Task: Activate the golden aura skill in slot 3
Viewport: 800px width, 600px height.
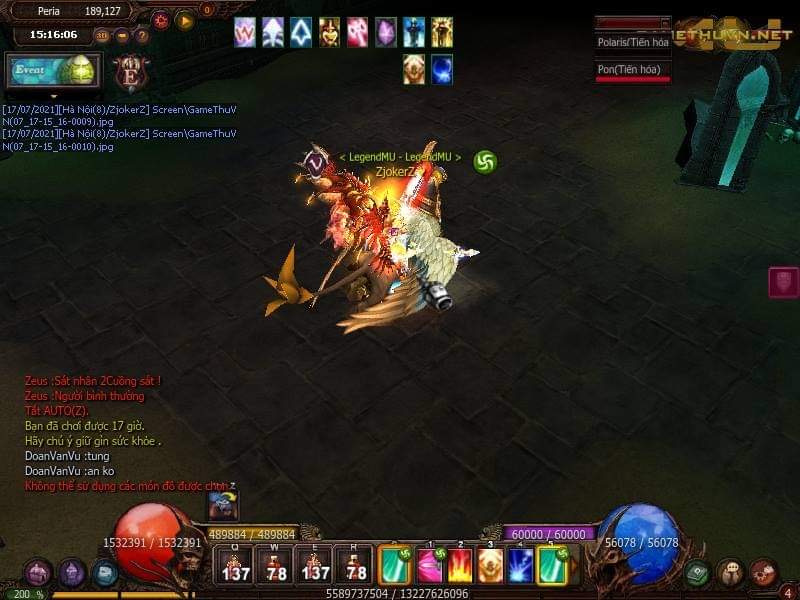Action: (x=490, y=566)
